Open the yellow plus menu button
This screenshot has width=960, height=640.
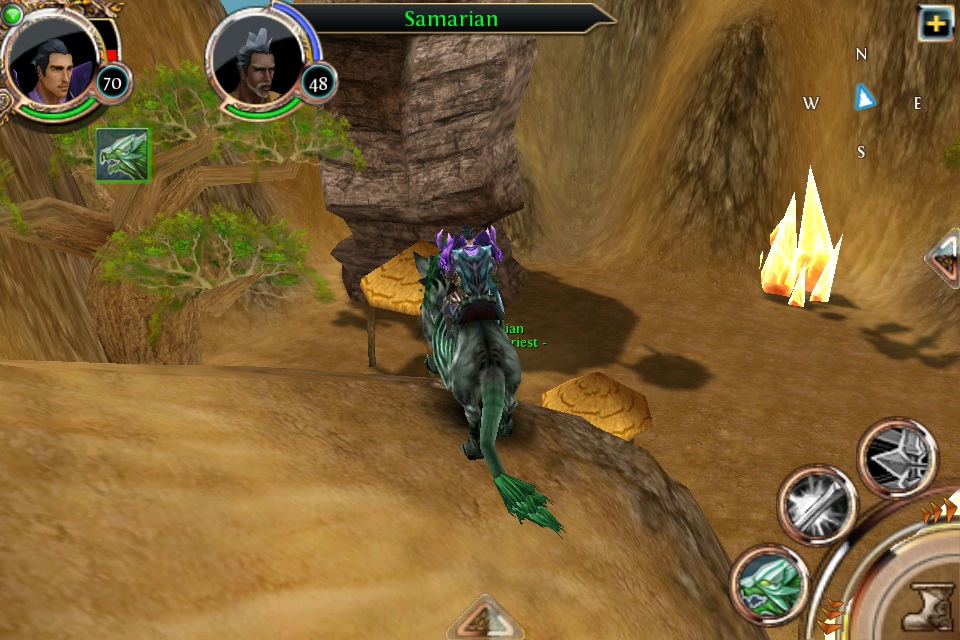(936, 24)
